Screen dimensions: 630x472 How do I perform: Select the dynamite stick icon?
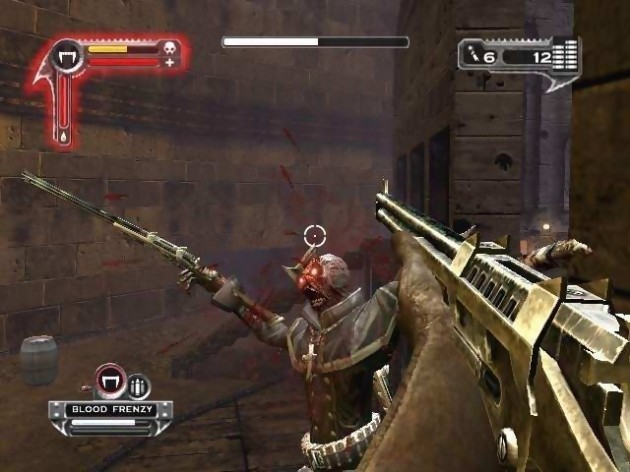pyautogui.click(x=474, y=56)
